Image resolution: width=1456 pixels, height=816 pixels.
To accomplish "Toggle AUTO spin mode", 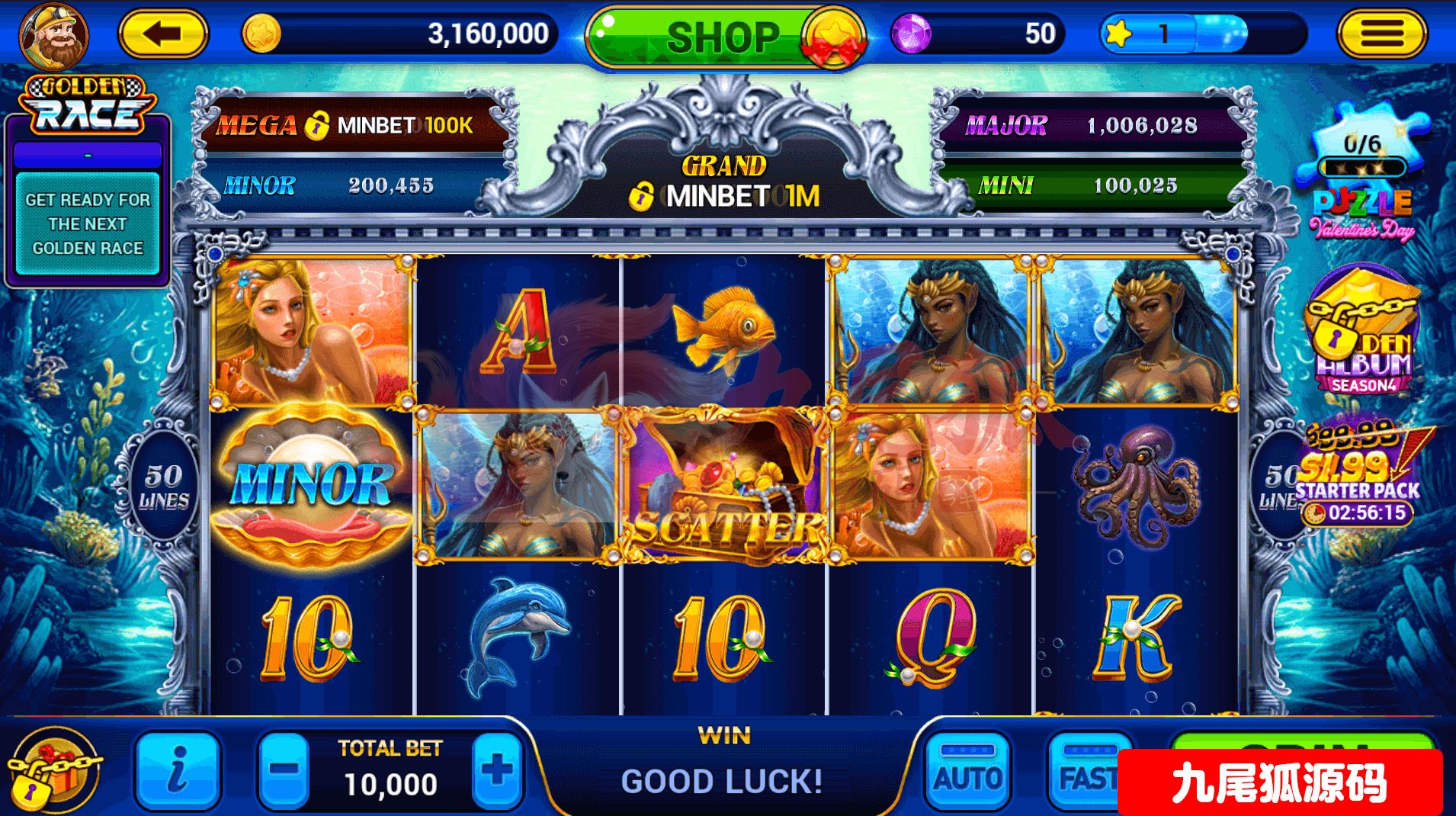I will tap(968, 772).
